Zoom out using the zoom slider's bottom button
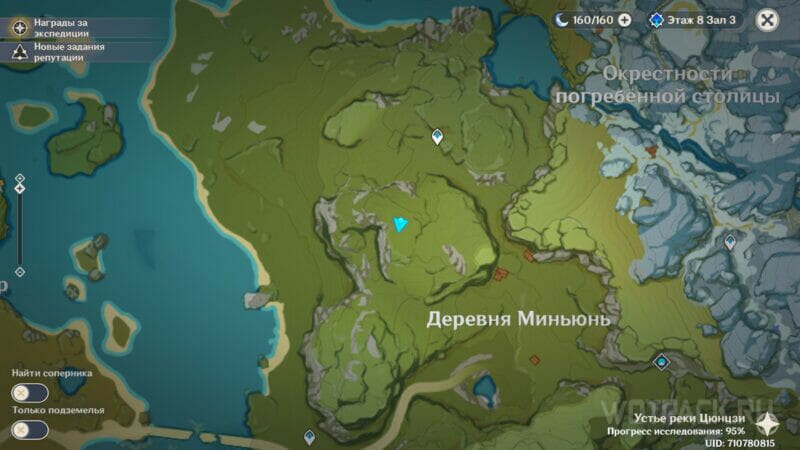Viewport: 800px width, 450px height. pyautogui.click(x=19, y=271)
